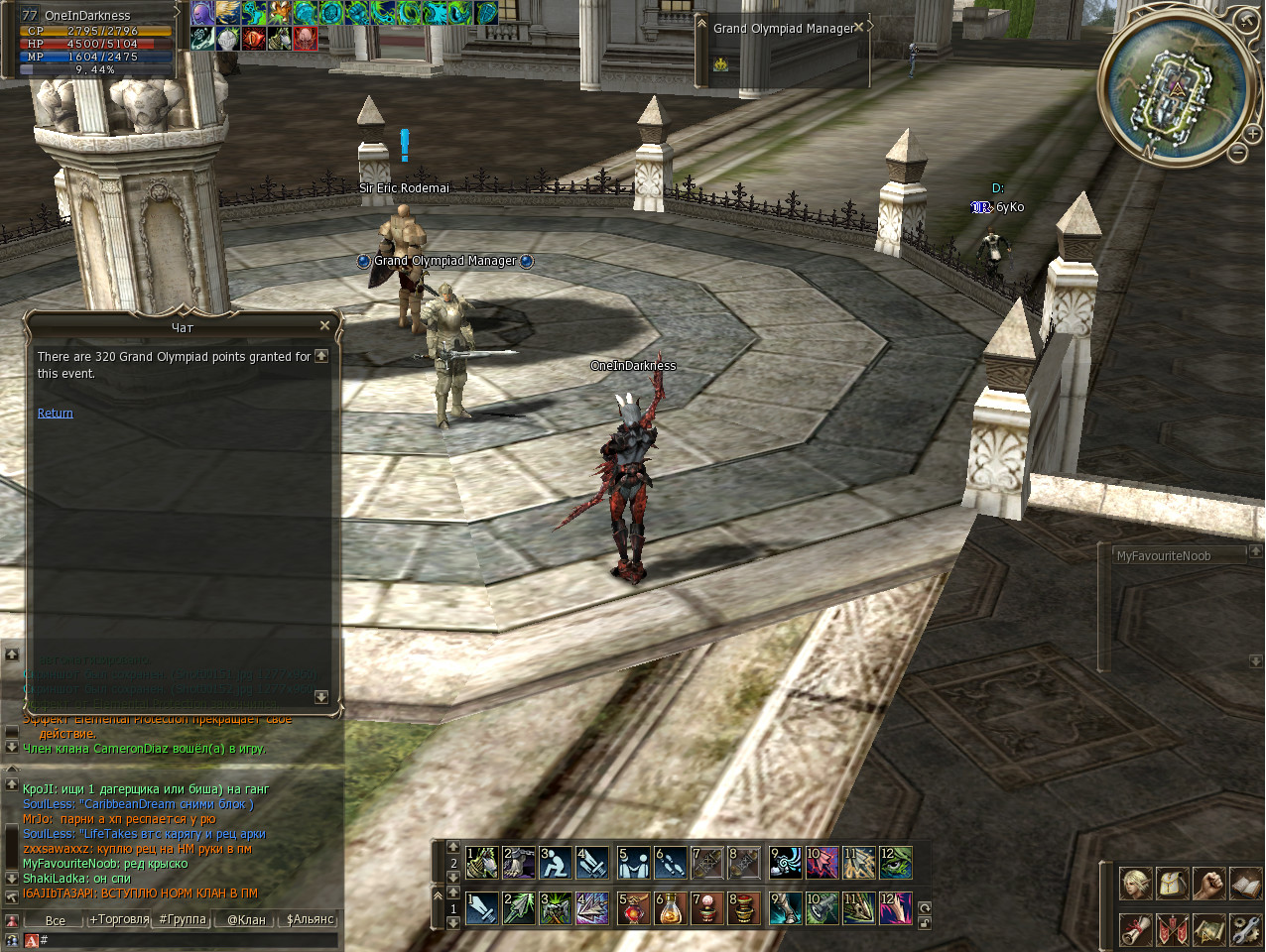This screenshot has height=952, width=1266.
Task: Click the minimap zoom-out minus button
Action: 1238,153
